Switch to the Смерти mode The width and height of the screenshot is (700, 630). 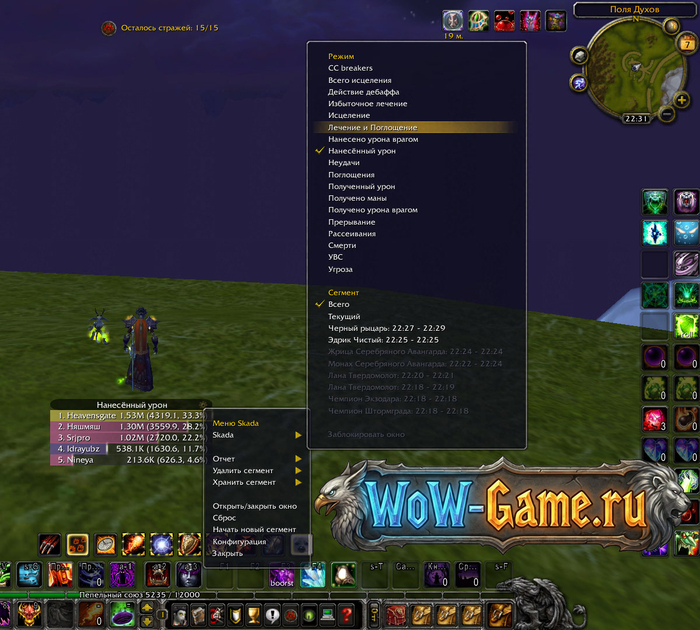[342, 246]
